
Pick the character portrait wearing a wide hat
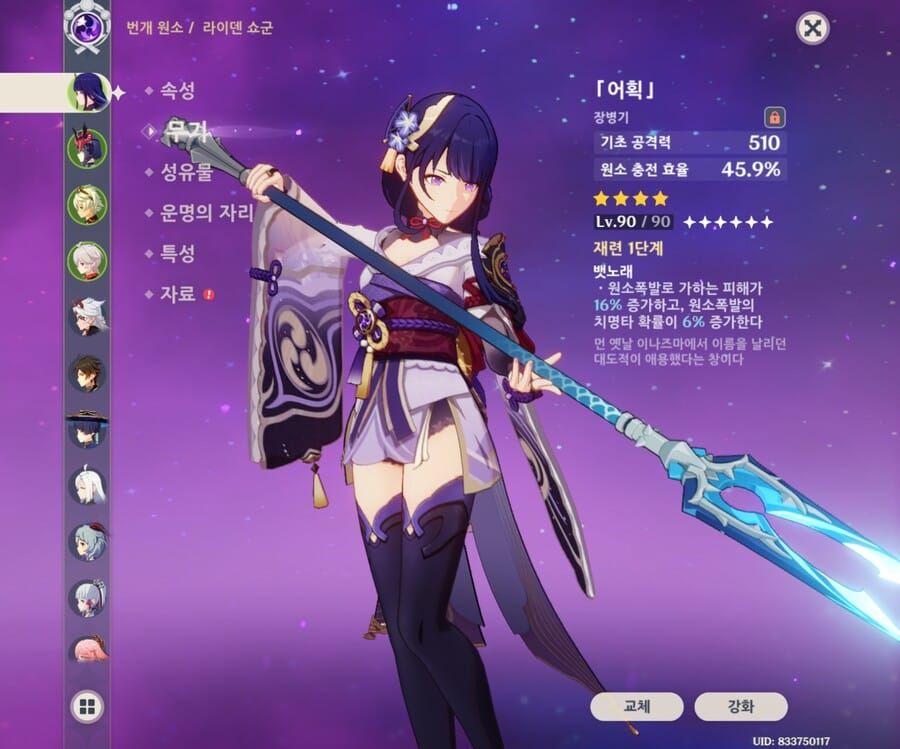87,430
